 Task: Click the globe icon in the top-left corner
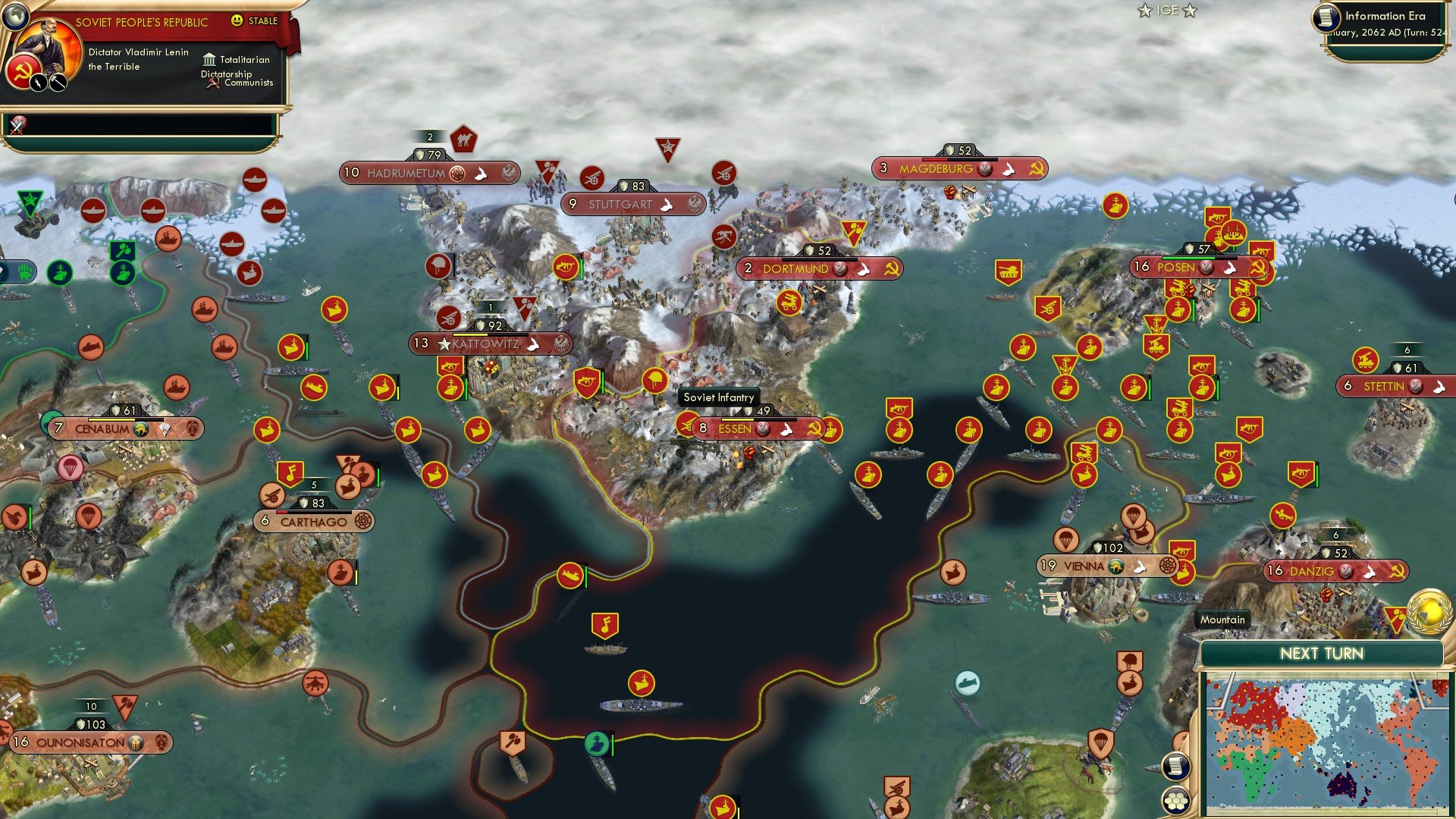point(15,17)
